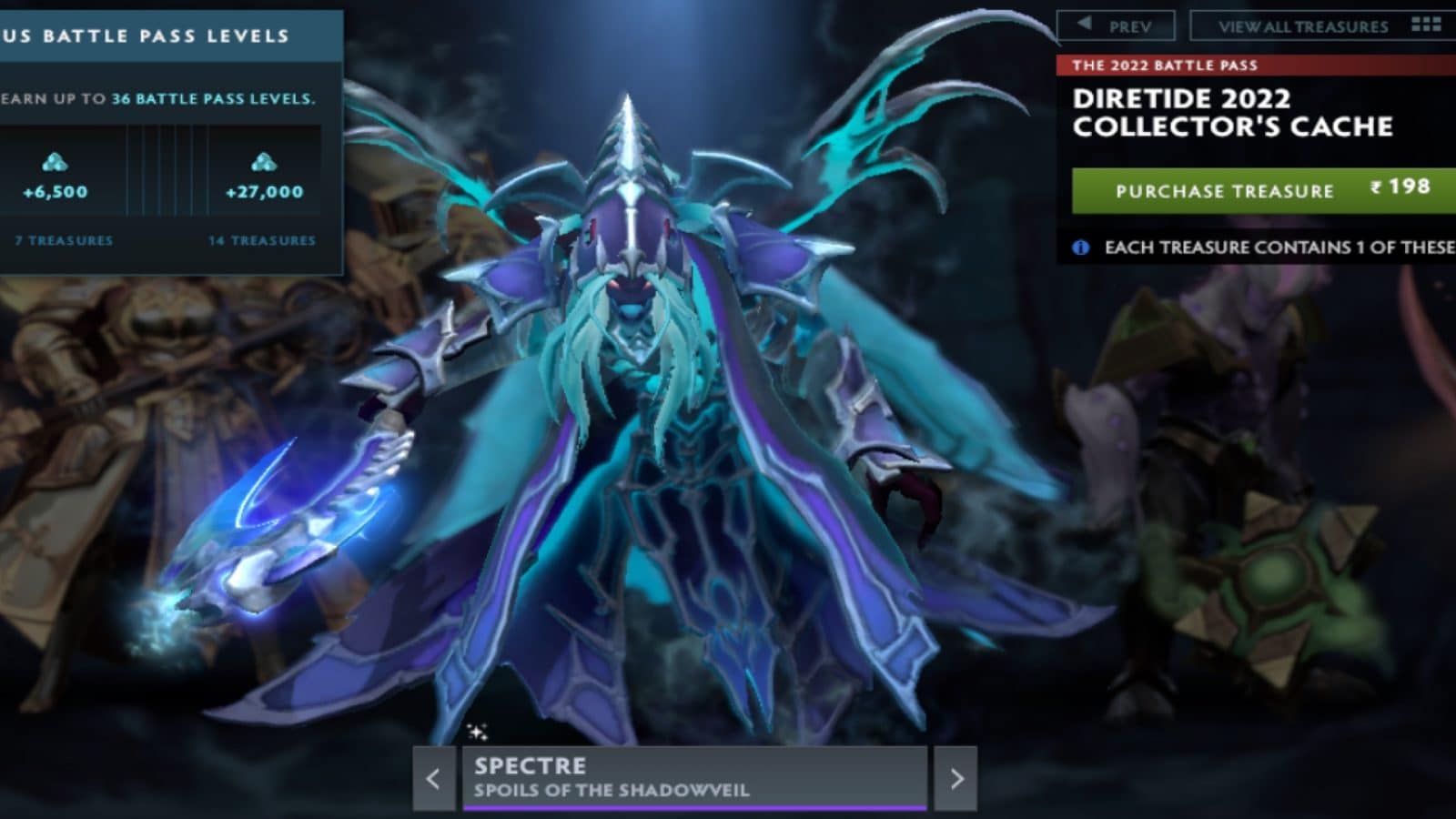The image size is (1456, 819).
Task: Click the 14 TREASURES label
Action: tap(259, 242)
